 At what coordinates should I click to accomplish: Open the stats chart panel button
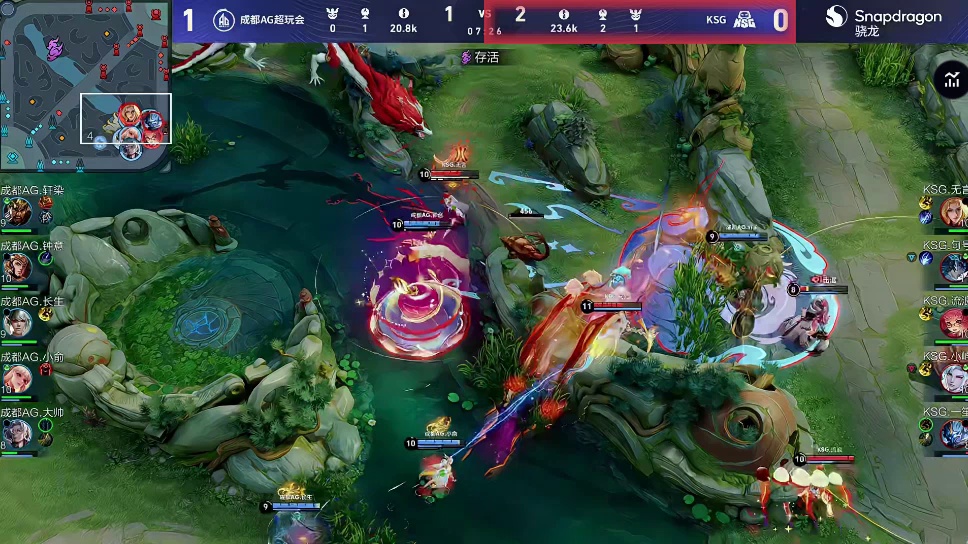point(949,81)
